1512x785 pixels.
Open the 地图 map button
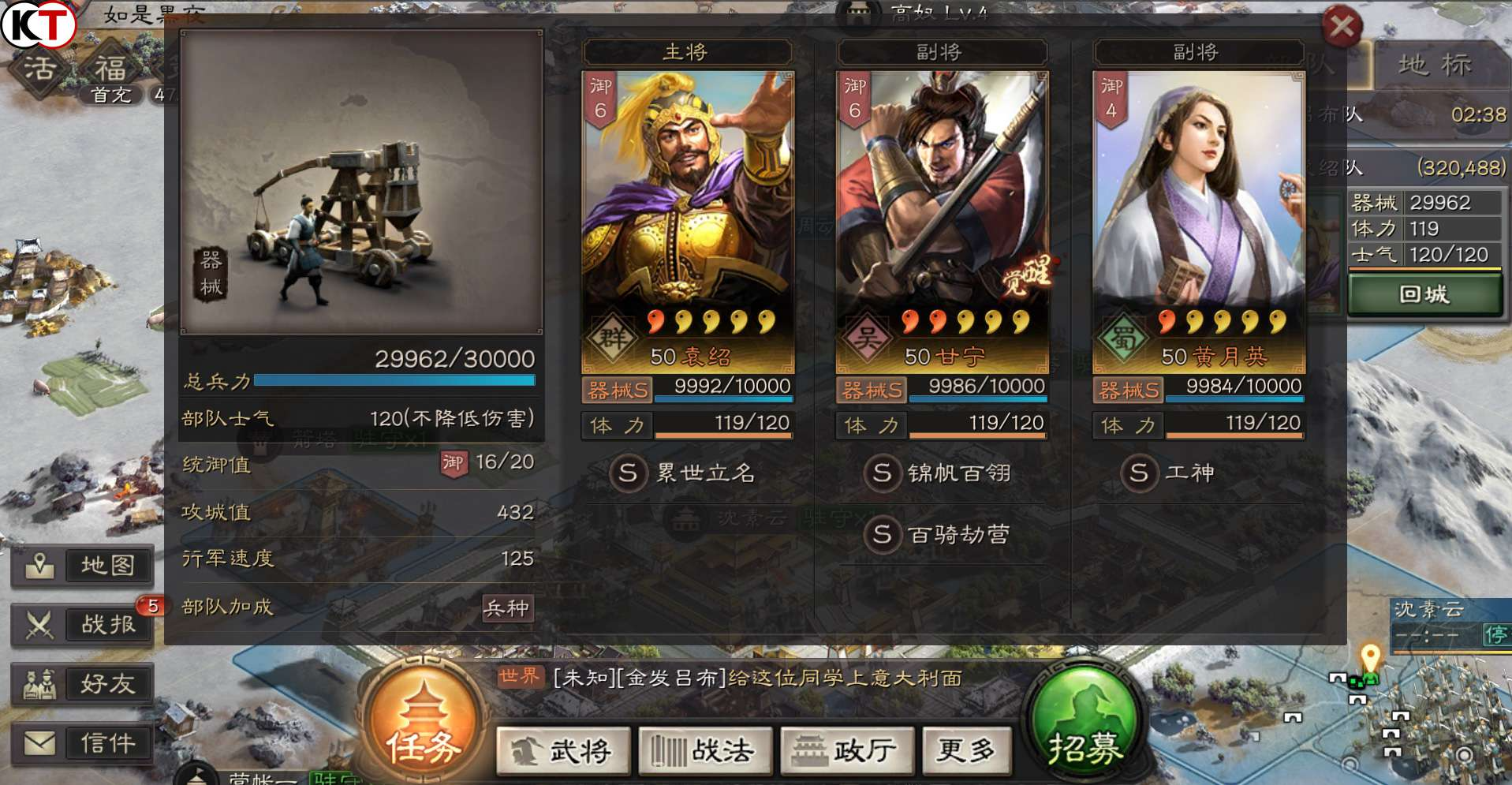(x=83, y=566)
